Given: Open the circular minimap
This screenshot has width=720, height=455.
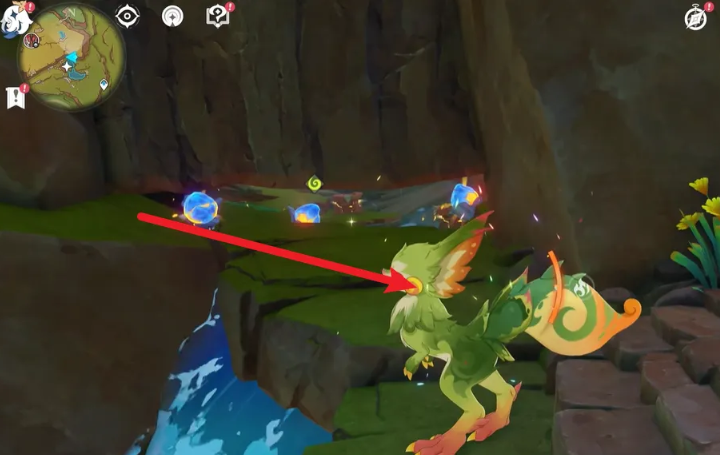Looking at the screenshot, I should 71,56.
